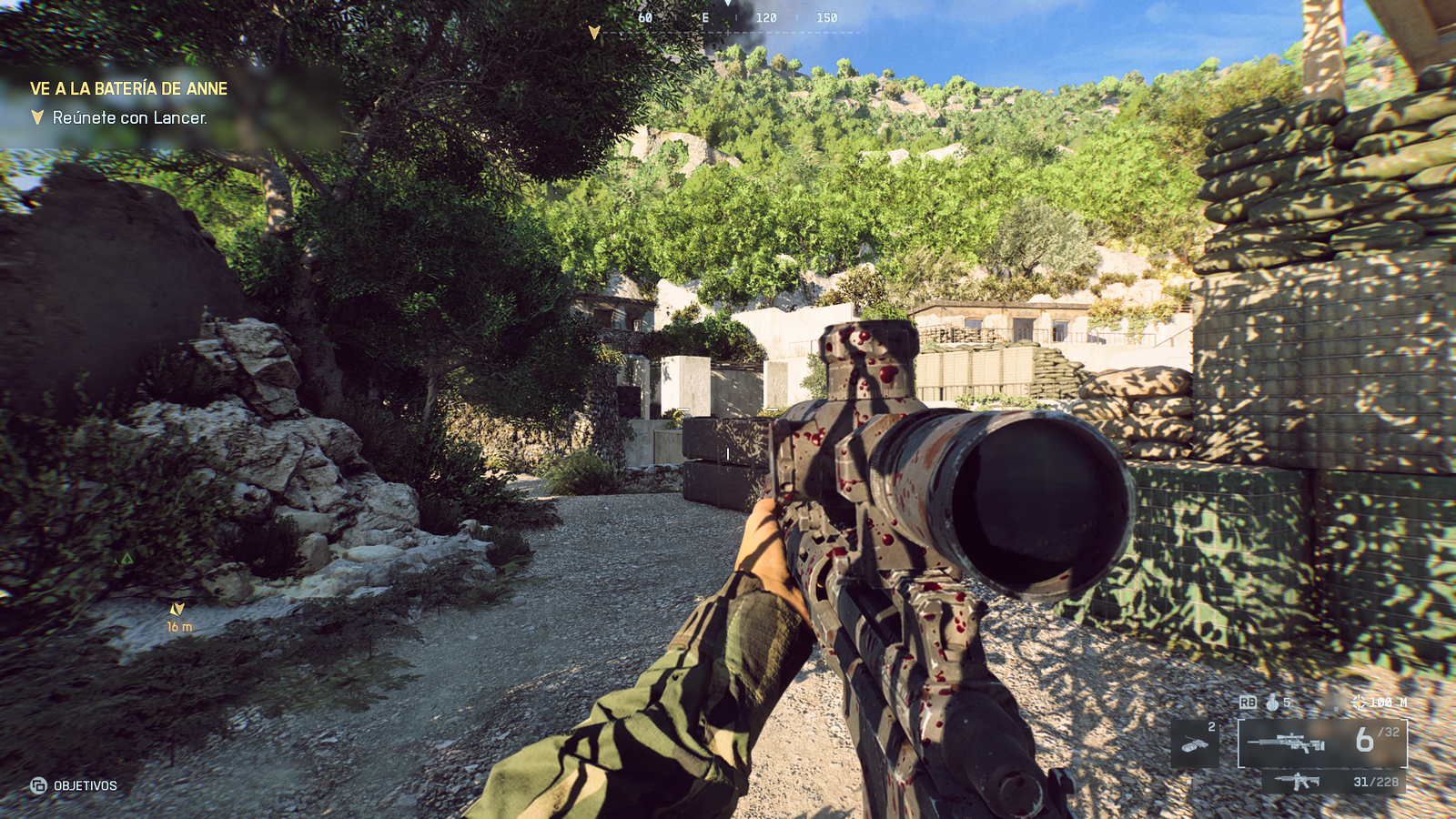Click the 16 m objective waypoint marker

(177, 609)
